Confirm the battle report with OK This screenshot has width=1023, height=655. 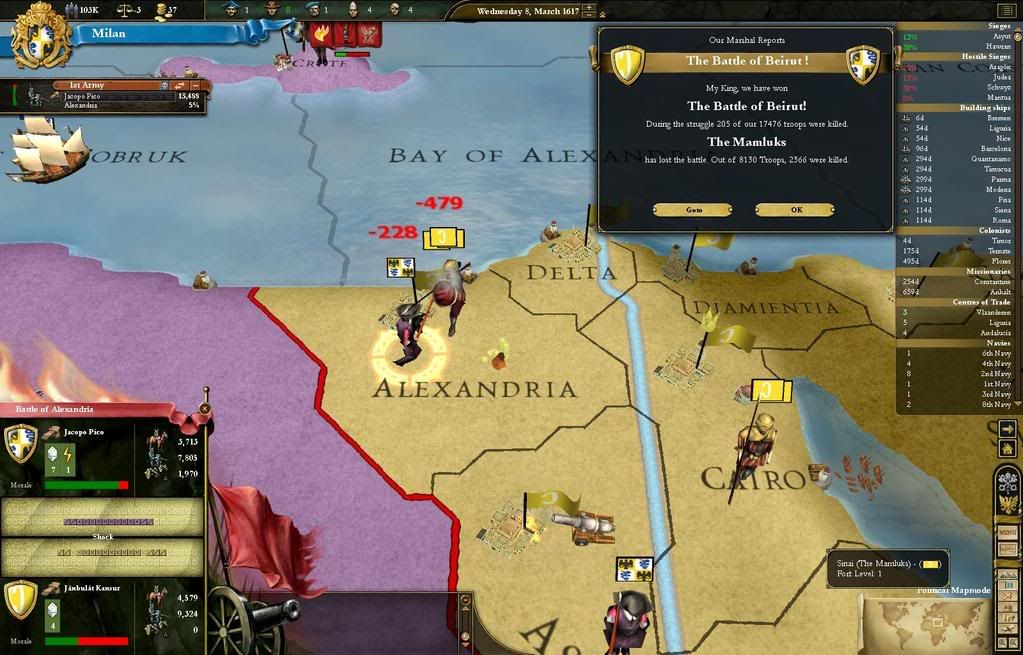(795, 210)
